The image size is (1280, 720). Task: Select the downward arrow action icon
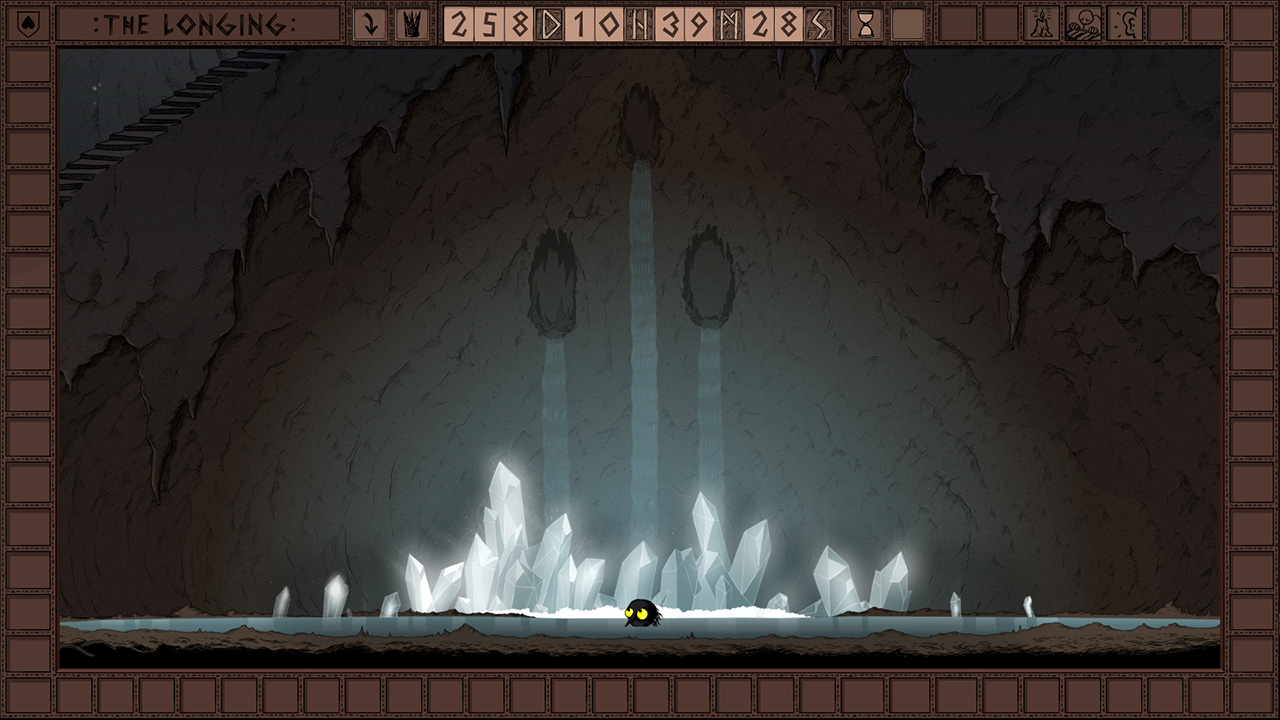click(x=370, y=22)
